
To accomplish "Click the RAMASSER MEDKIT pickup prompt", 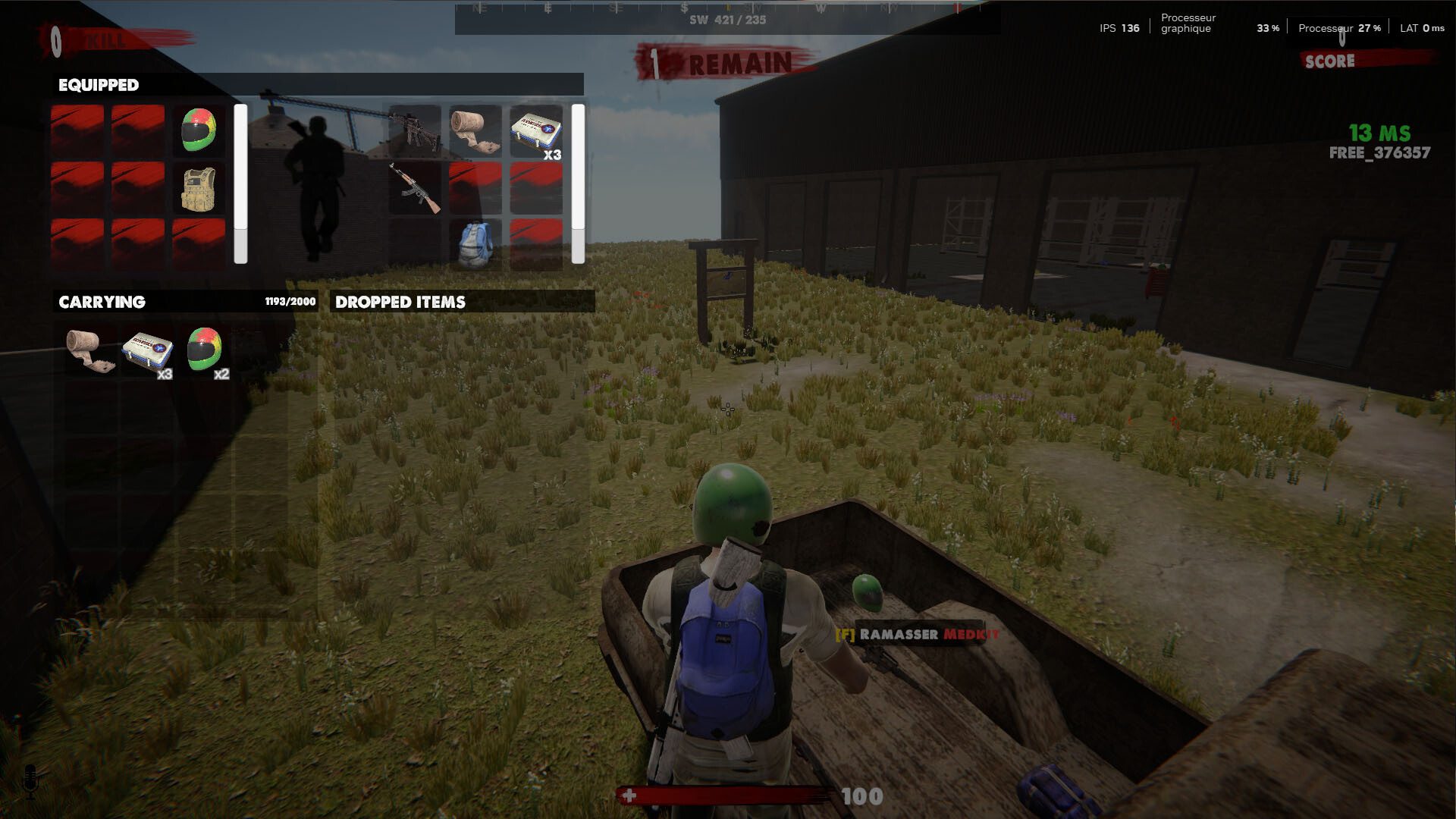I will 919,635.
